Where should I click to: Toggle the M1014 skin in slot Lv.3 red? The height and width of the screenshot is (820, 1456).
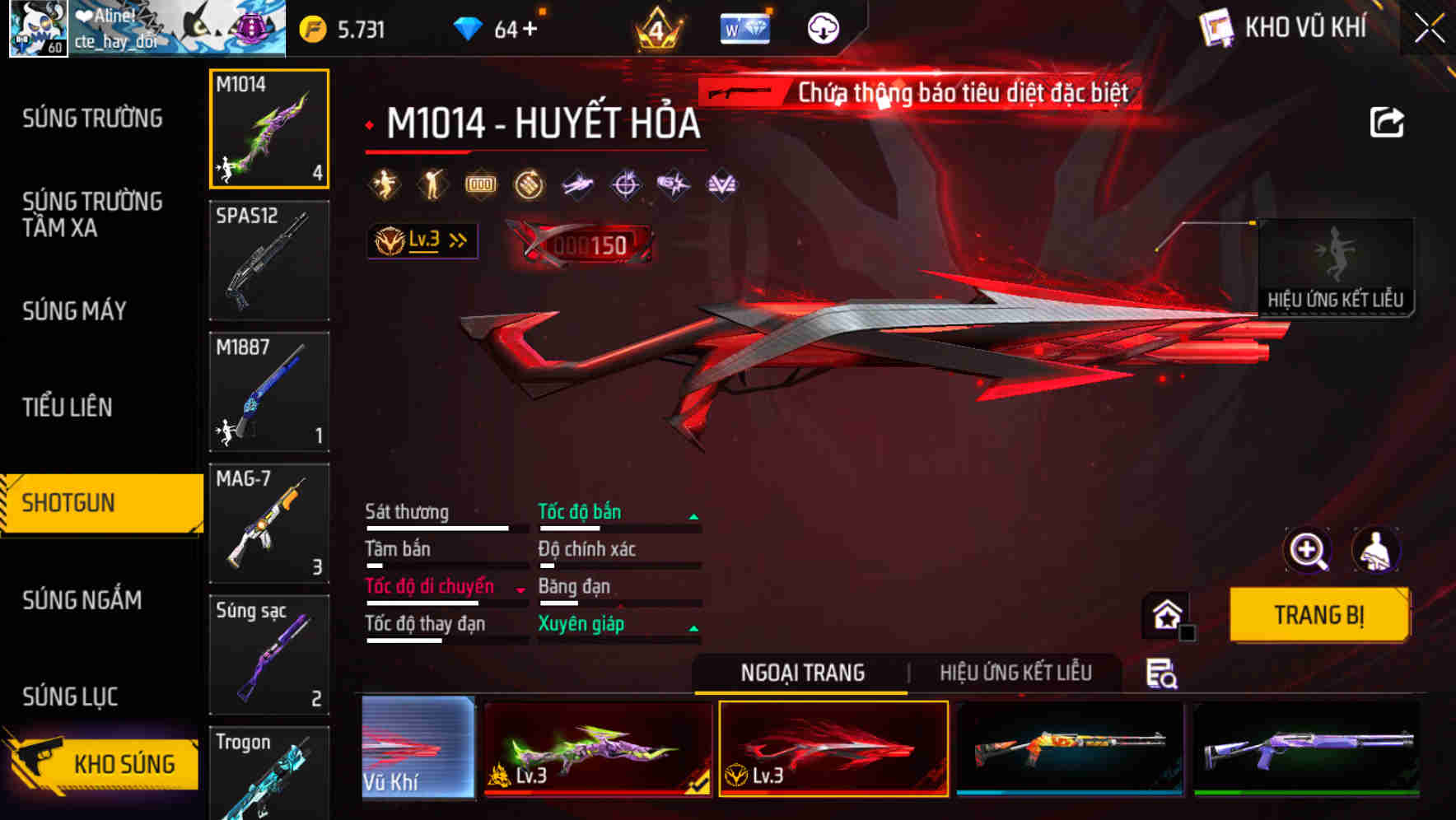pos(834,748)
